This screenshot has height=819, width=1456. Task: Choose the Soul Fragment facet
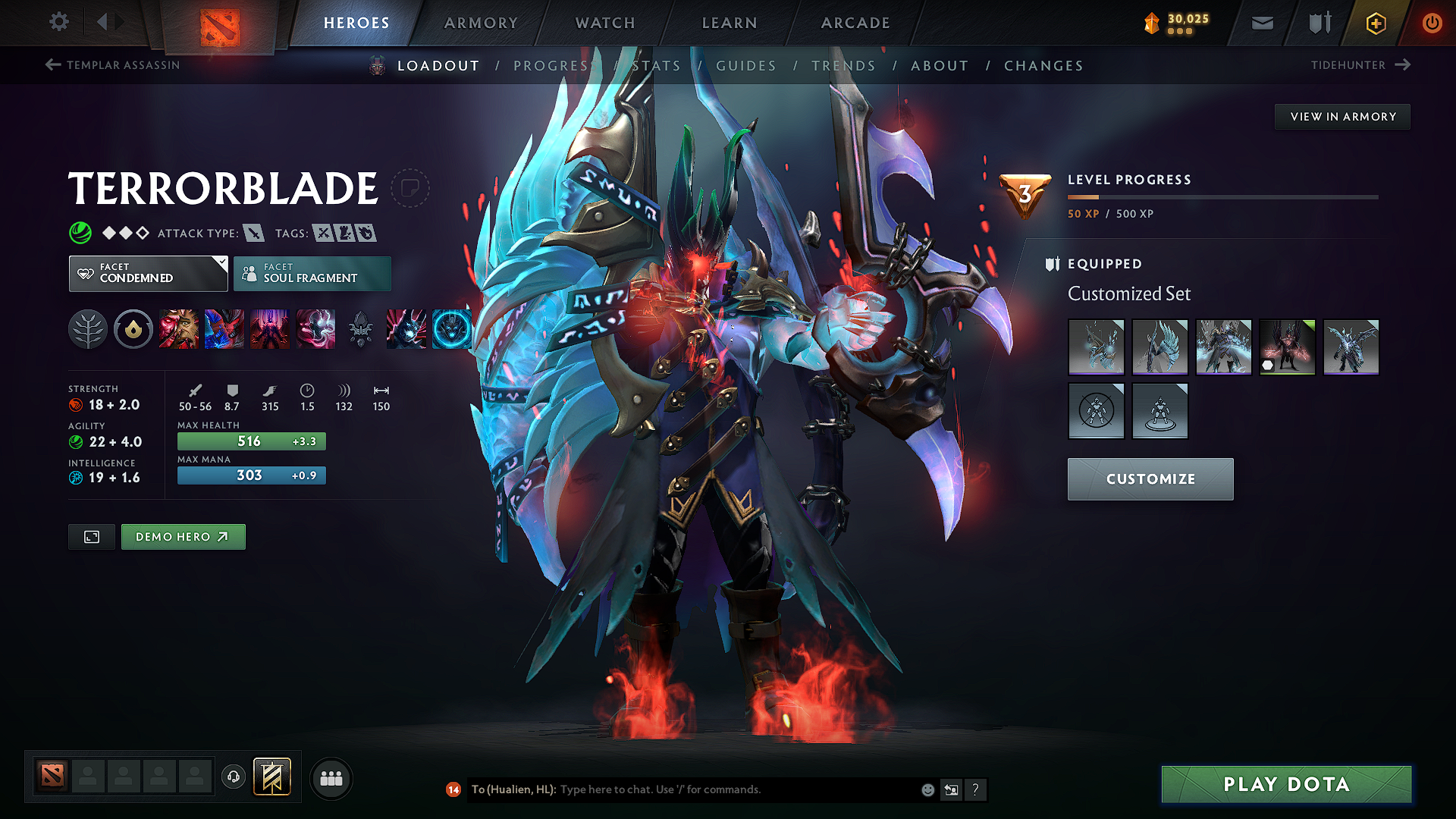(x=312, y=274)
